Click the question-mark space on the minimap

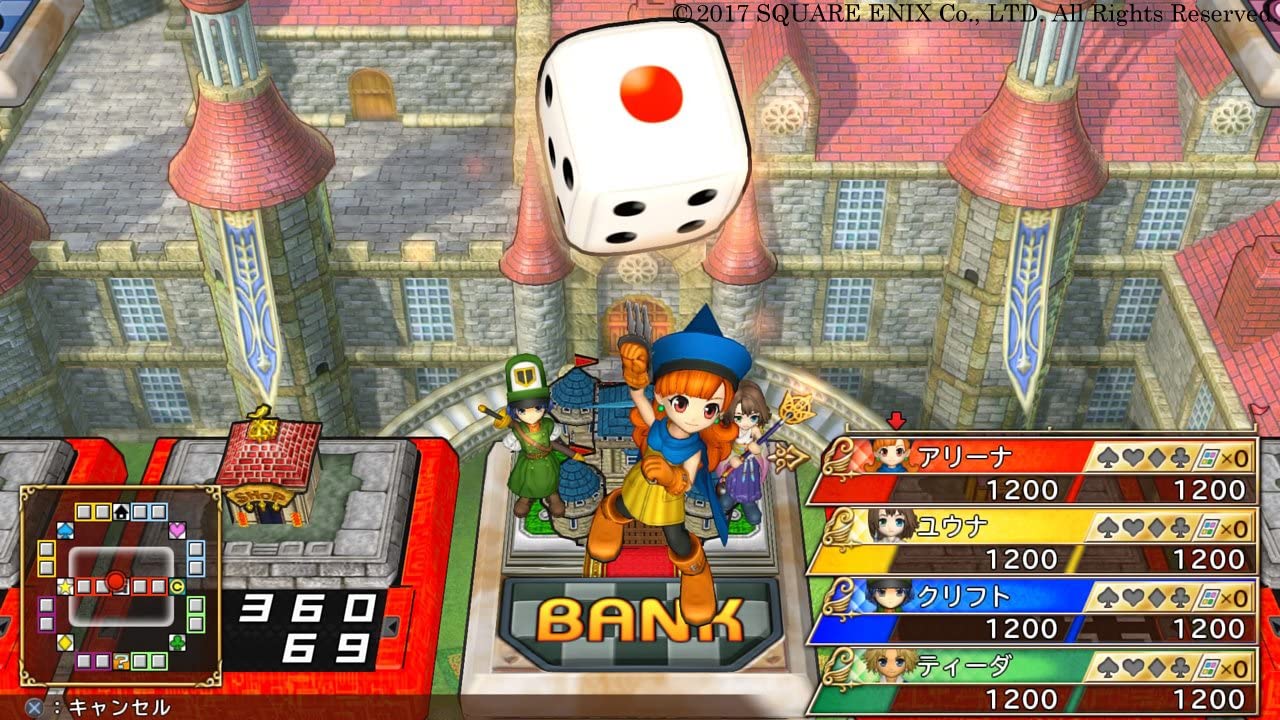point(120,661)
